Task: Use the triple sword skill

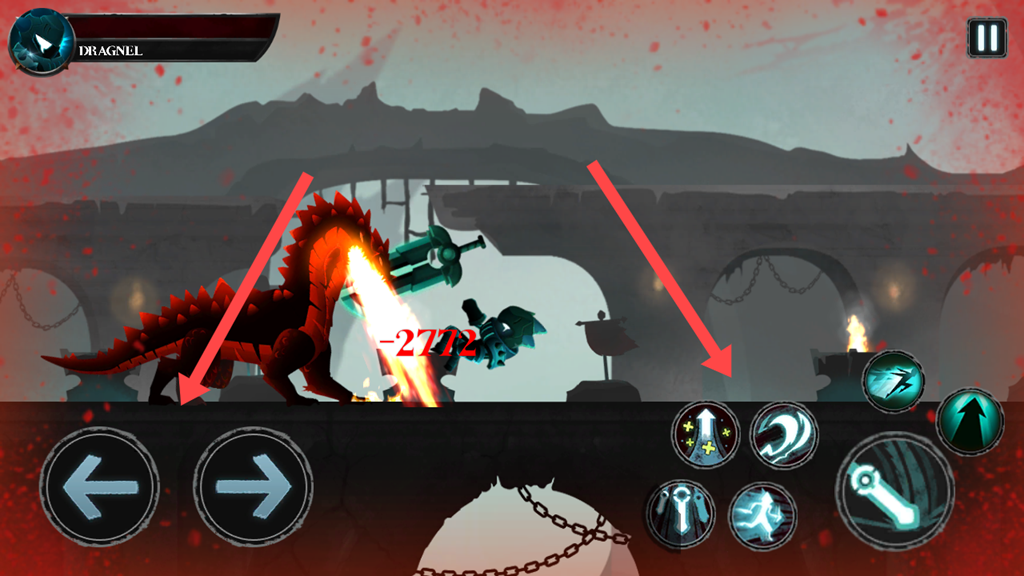Action: [x=680, y=512]
